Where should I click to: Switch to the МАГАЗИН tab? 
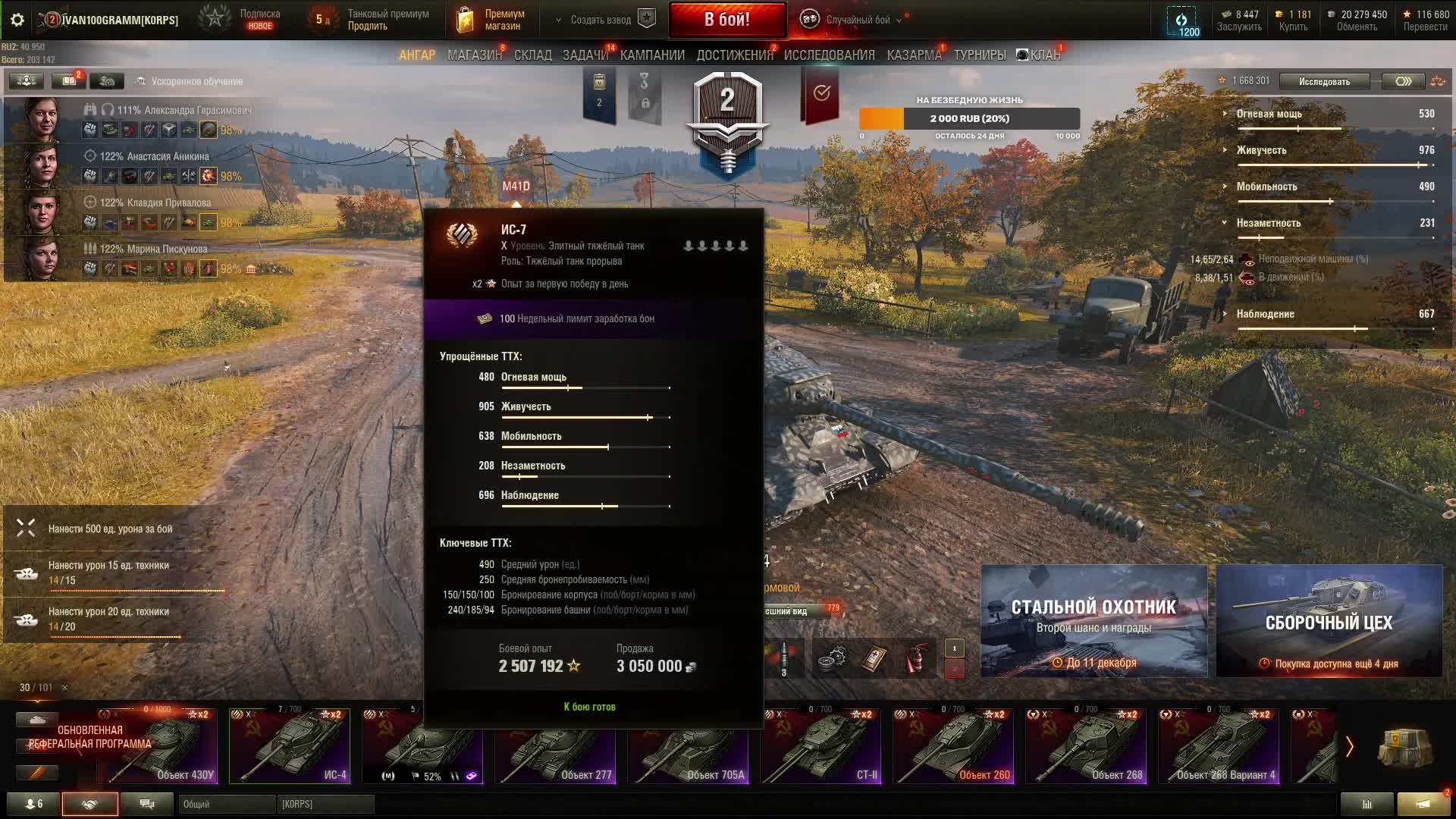coord(474,55)
